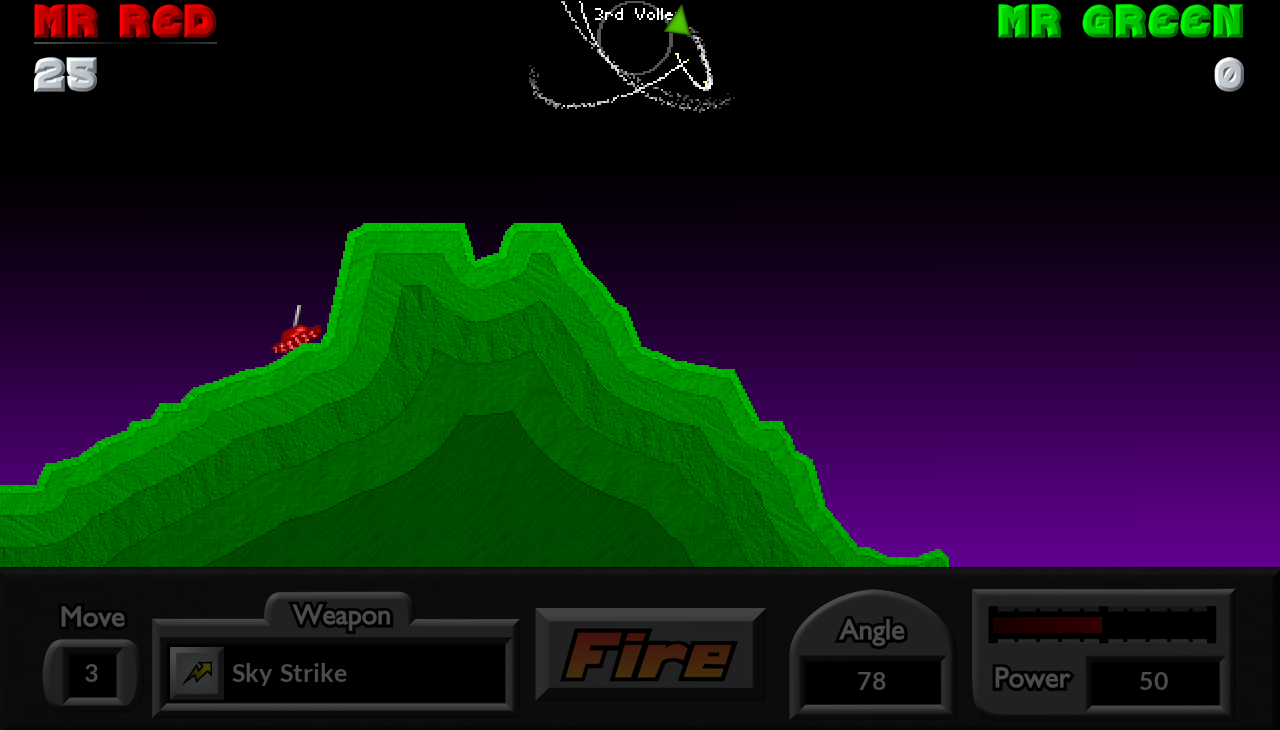Click the lightning bolt icon in the Weapon box
1280x730 pixels.
click(x=196, y=673)
